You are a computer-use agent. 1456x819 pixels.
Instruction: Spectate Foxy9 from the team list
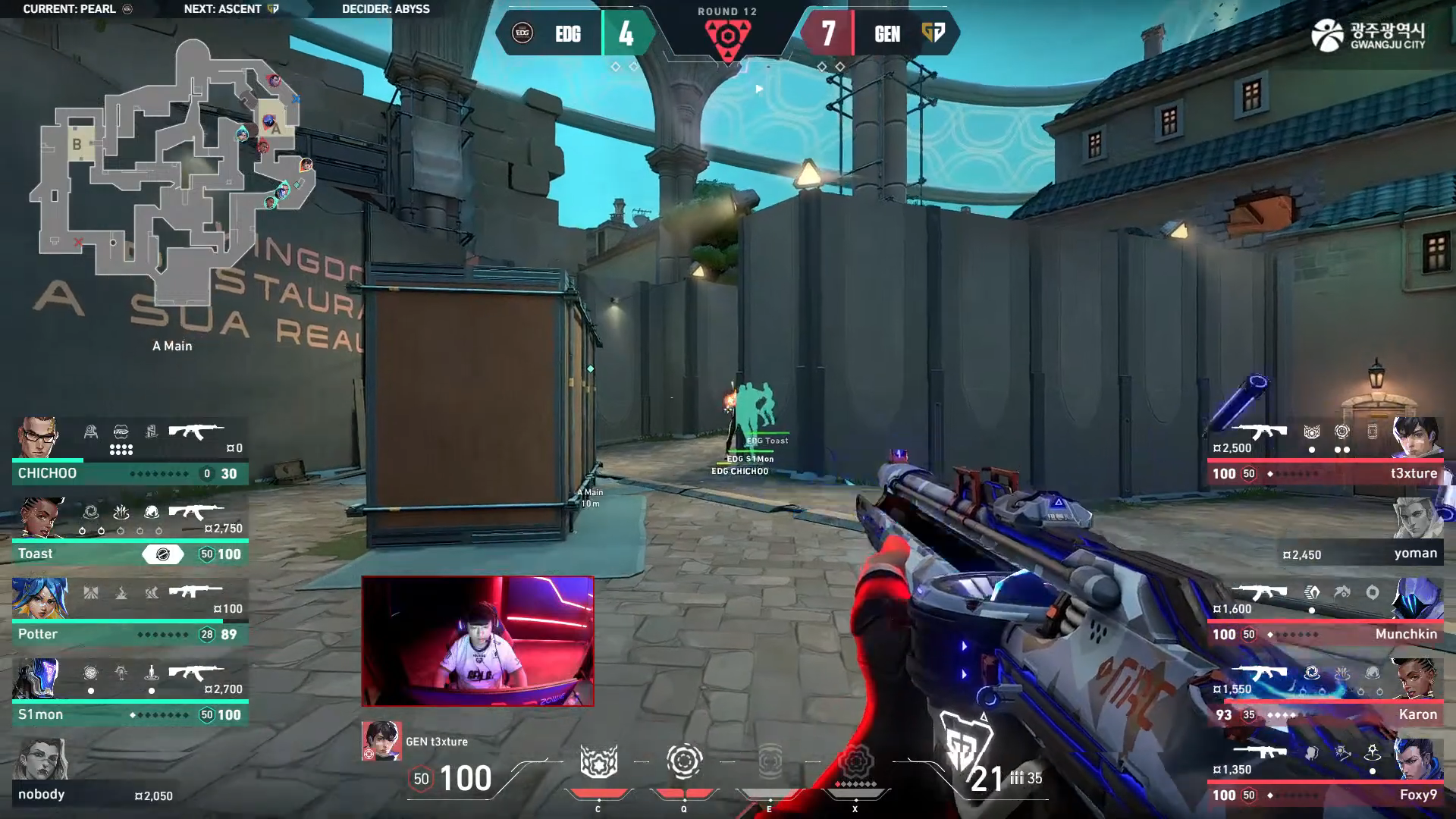pyautogui.click(x=1326, y=773)
